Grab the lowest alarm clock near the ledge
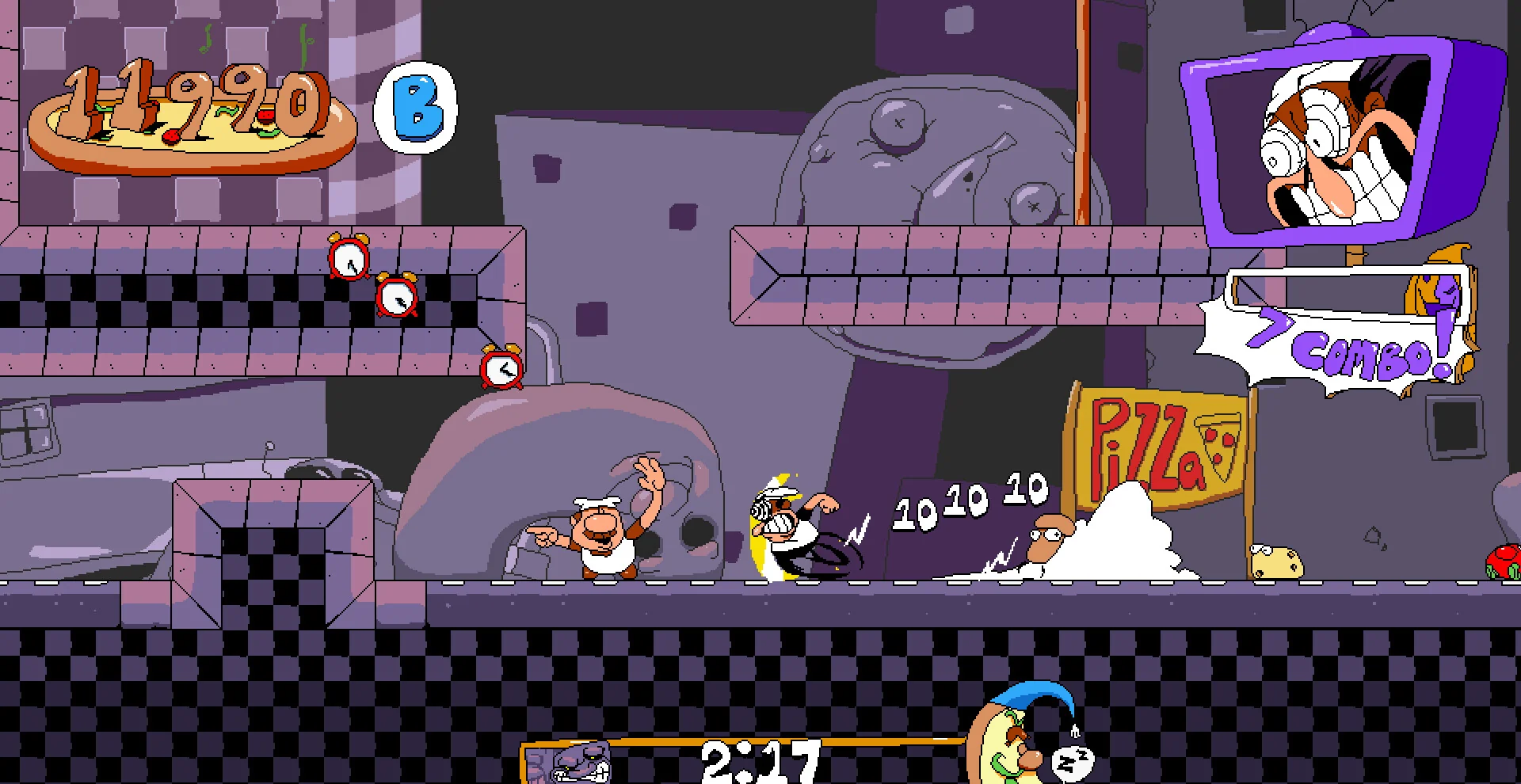 click(503, 369)
